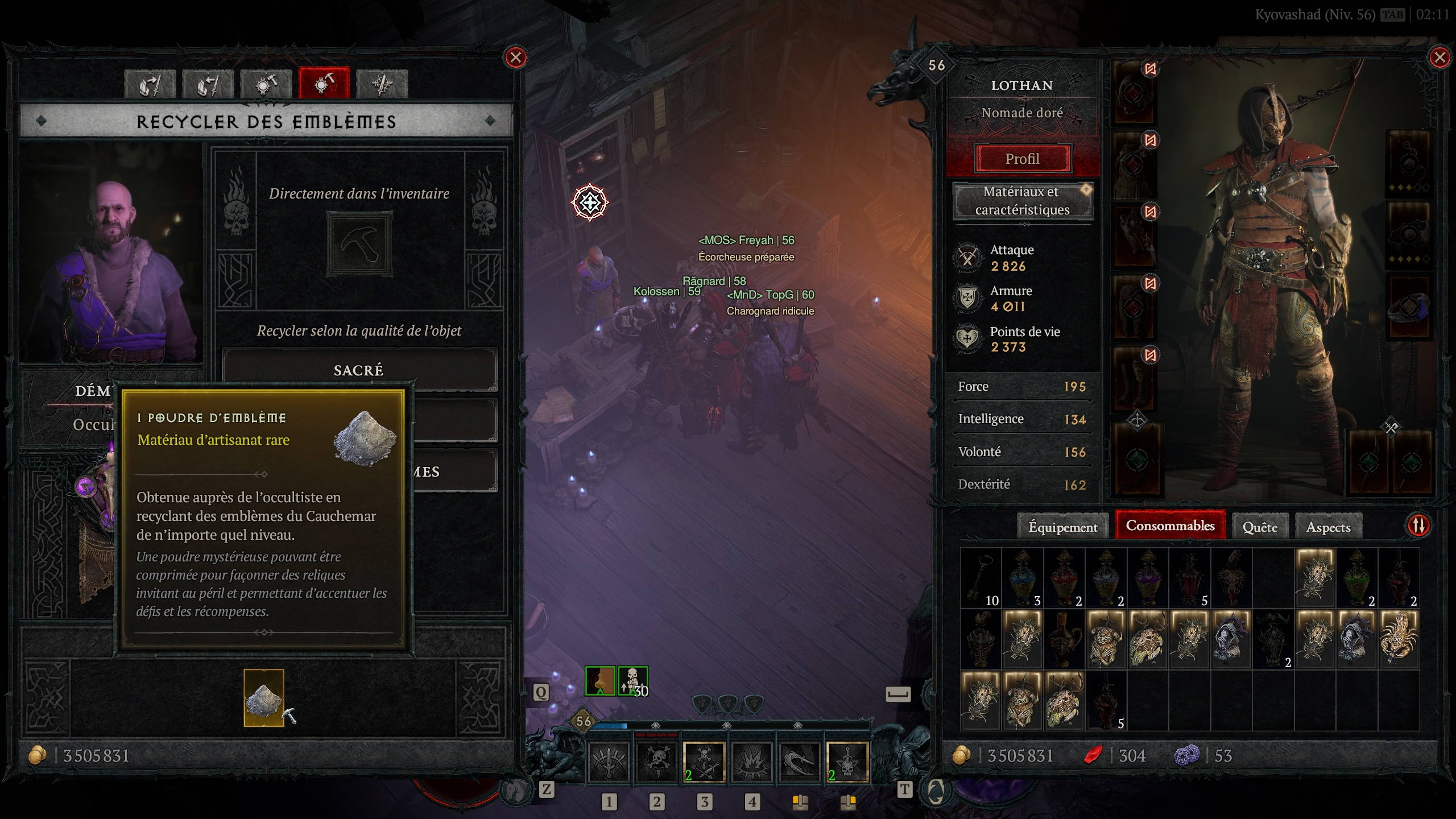The image size is (1456, 819).
Task: Show Matériaux et caractéristiques
Action: [1023, 201]
